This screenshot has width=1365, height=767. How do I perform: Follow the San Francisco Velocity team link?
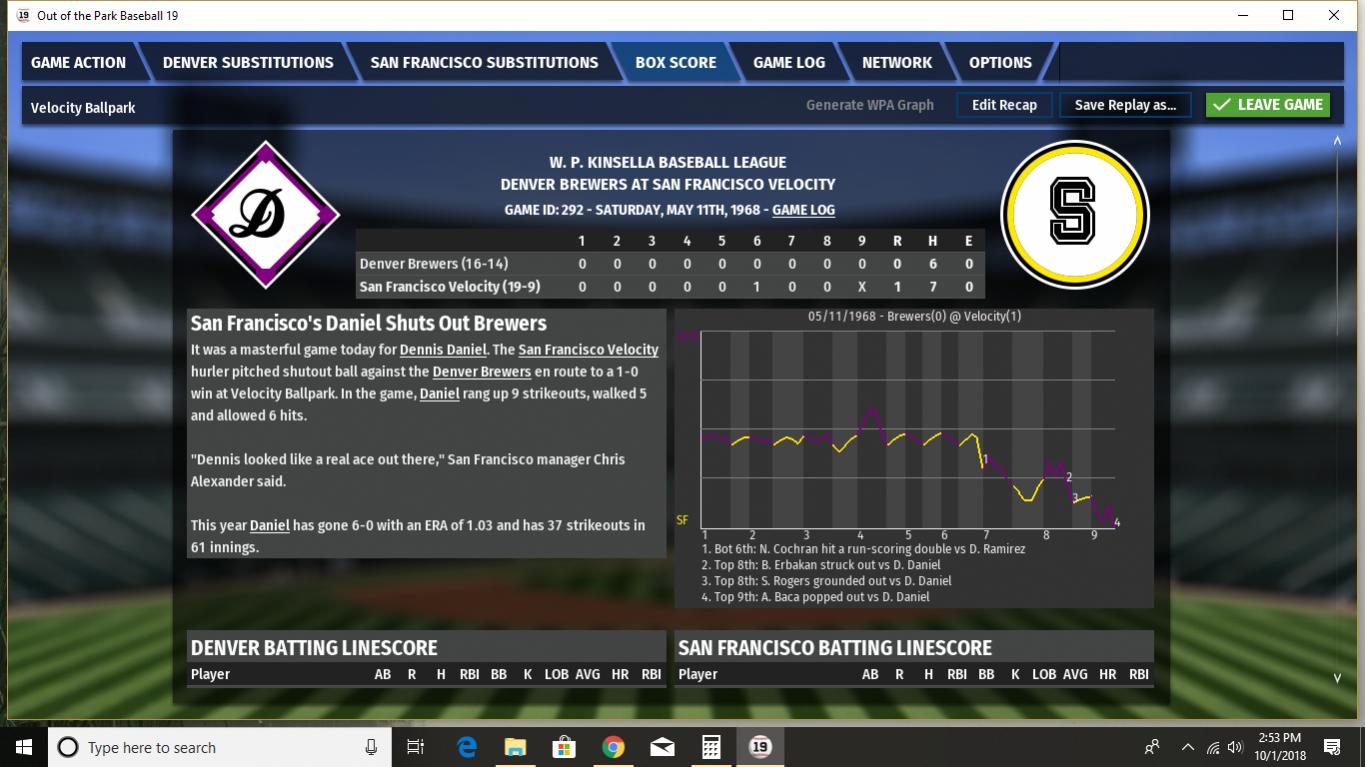pos(588,350)
